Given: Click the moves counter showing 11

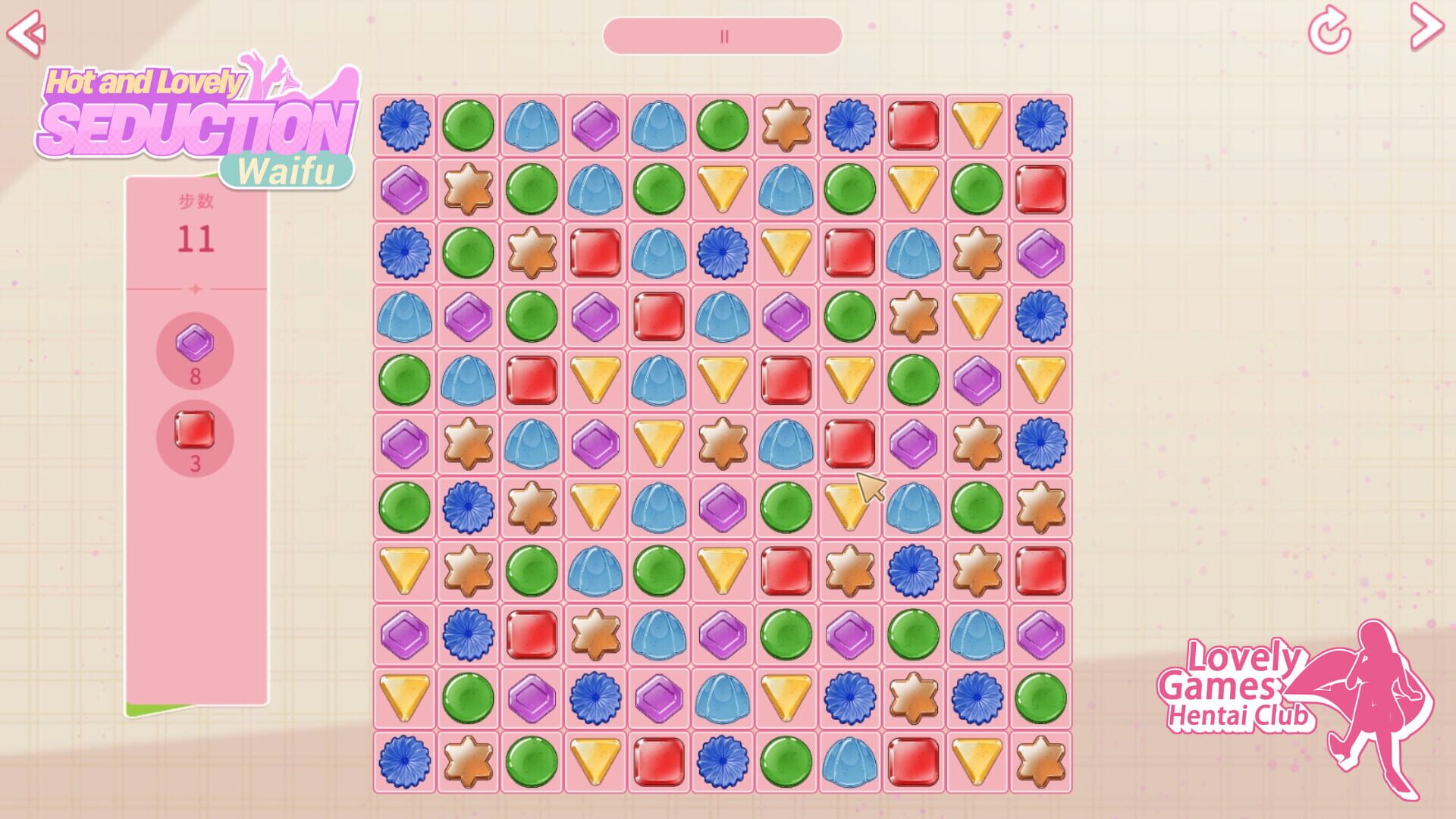Looking at the screenshot, I should click(x=196, y=240).
